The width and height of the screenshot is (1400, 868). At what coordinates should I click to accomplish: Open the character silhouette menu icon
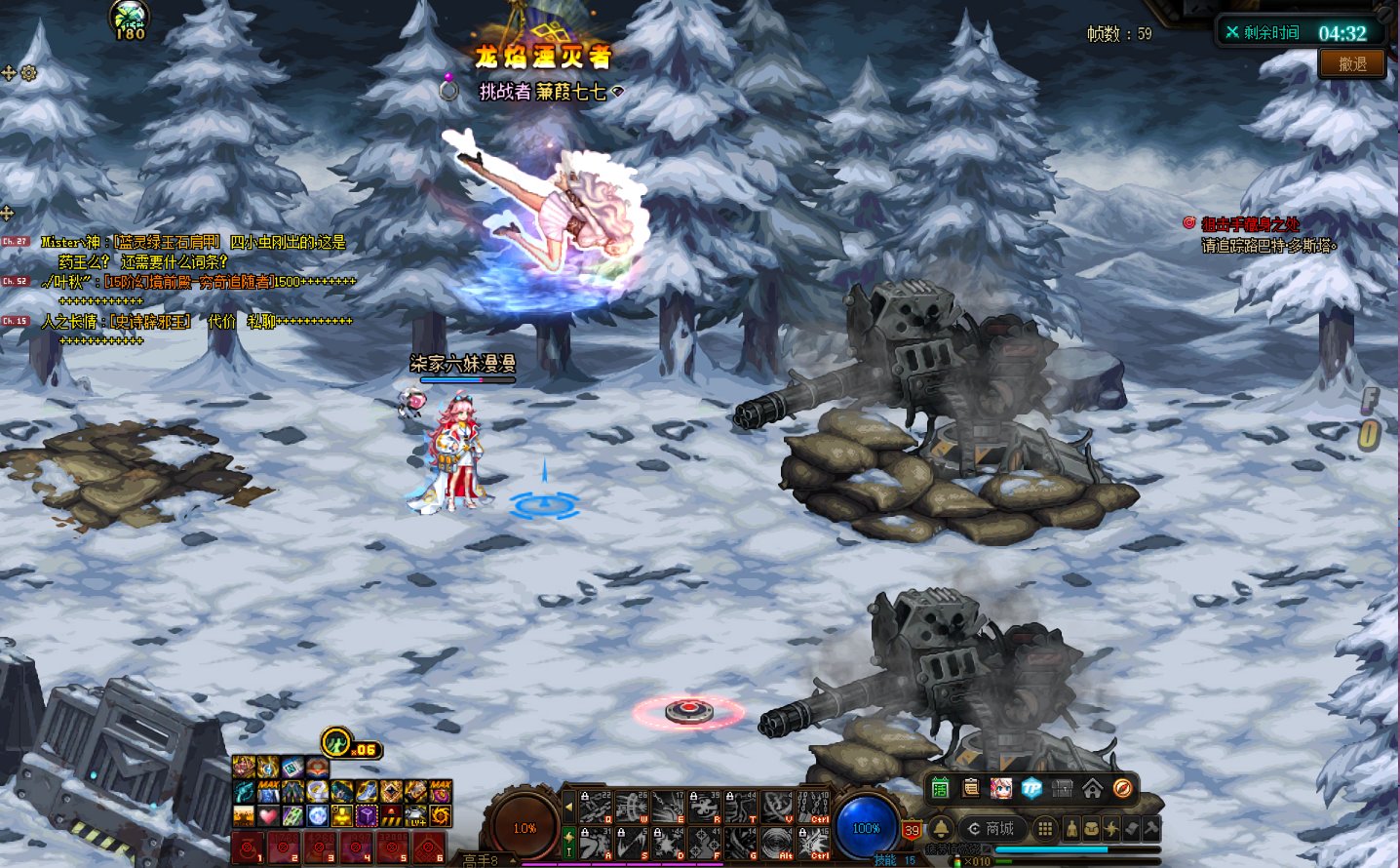pos(1072,829)
